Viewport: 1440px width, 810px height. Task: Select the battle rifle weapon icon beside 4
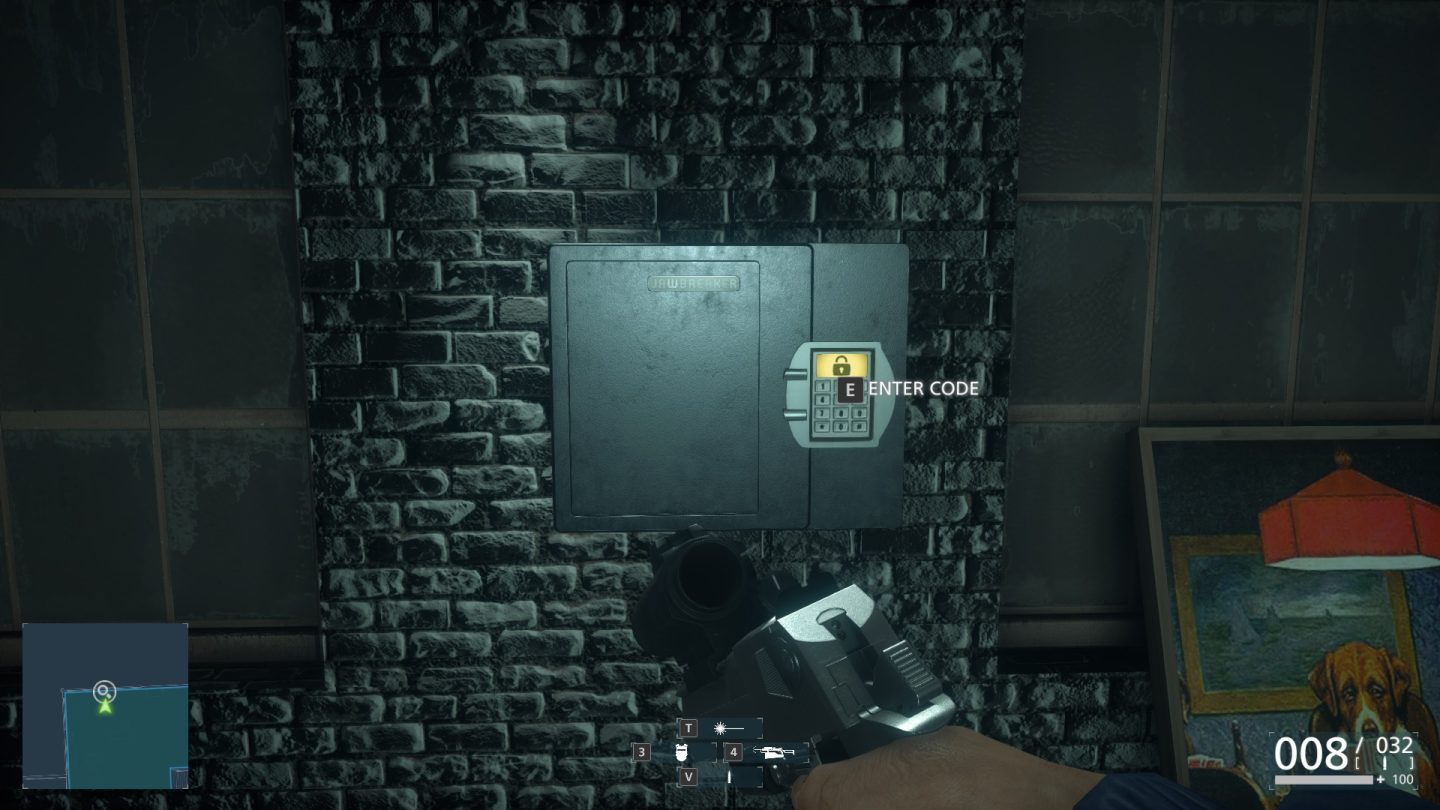click(x=778, y=752)
